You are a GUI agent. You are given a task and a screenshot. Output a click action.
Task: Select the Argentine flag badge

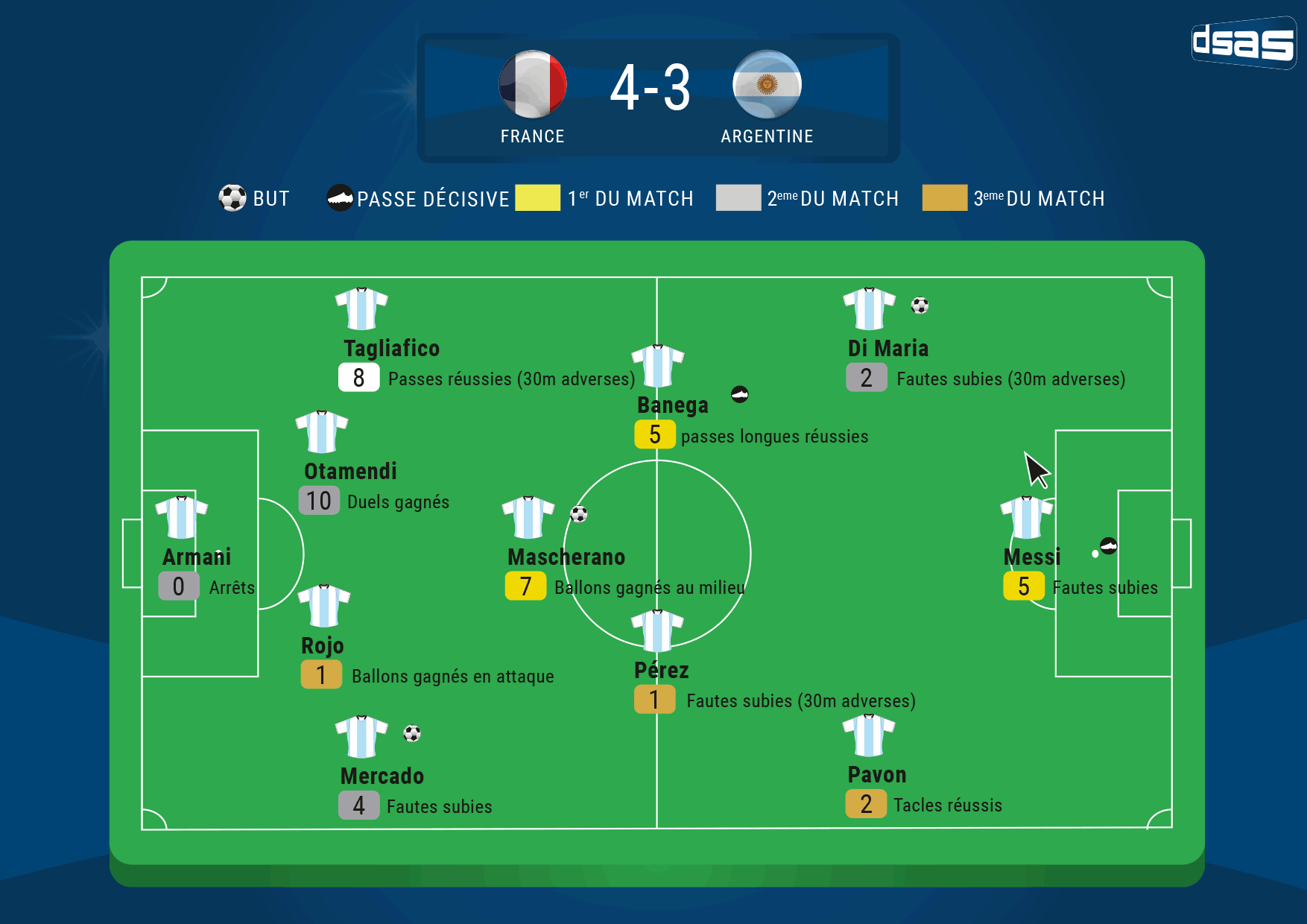767,84
